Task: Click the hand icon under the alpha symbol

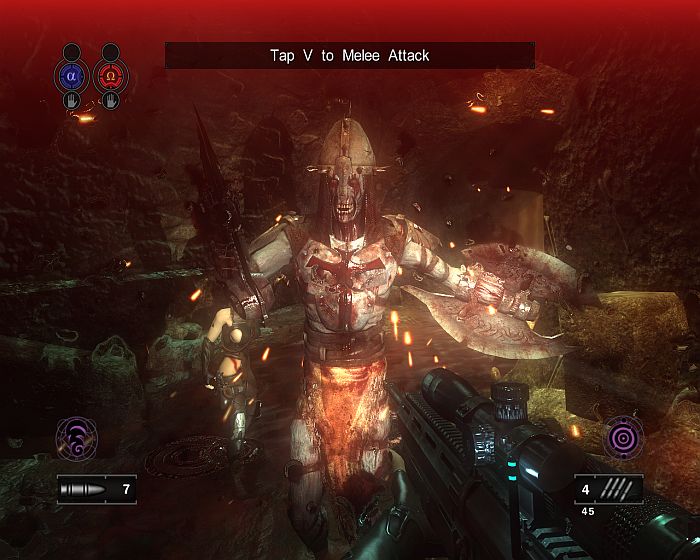Action: 71,100
